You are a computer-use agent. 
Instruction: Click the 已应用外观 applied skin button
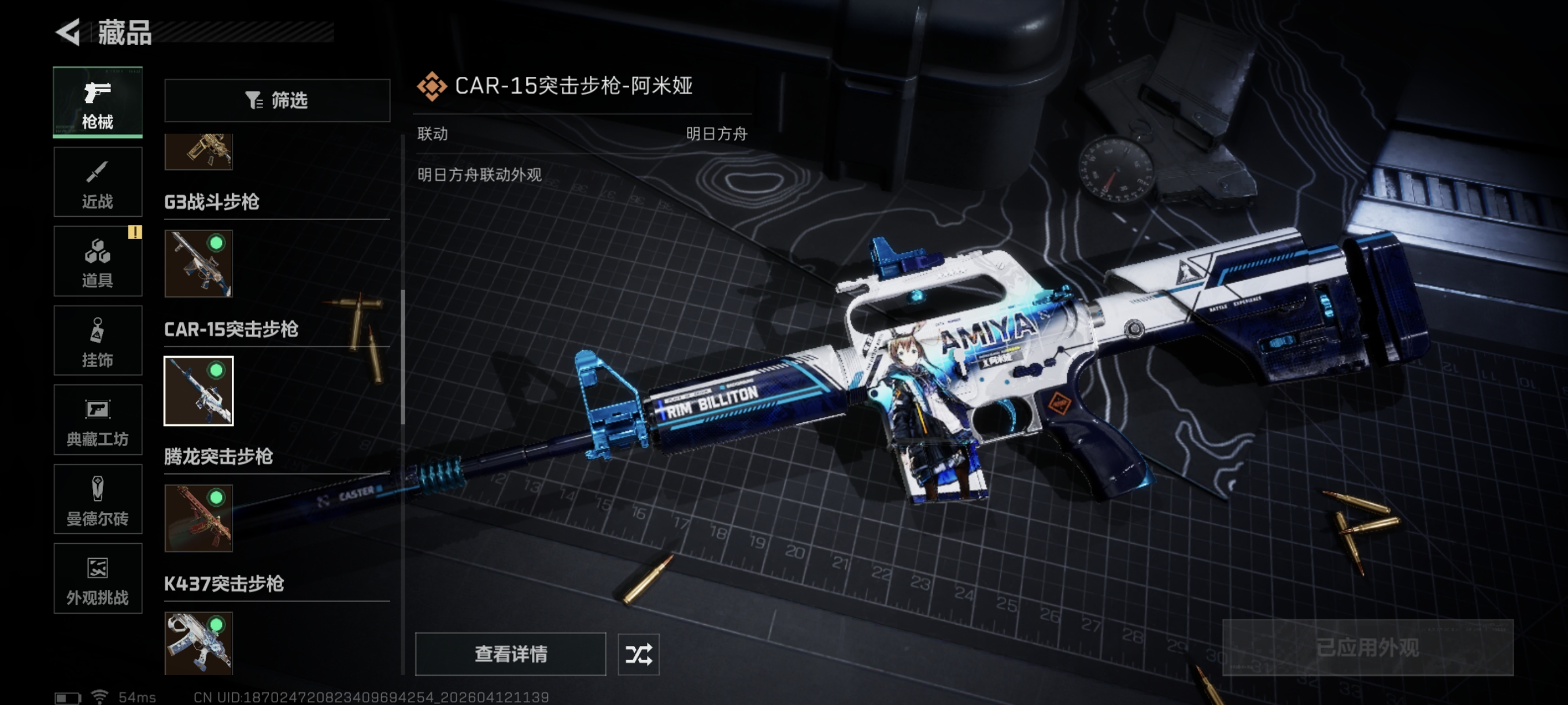[x=1367, y=647]
